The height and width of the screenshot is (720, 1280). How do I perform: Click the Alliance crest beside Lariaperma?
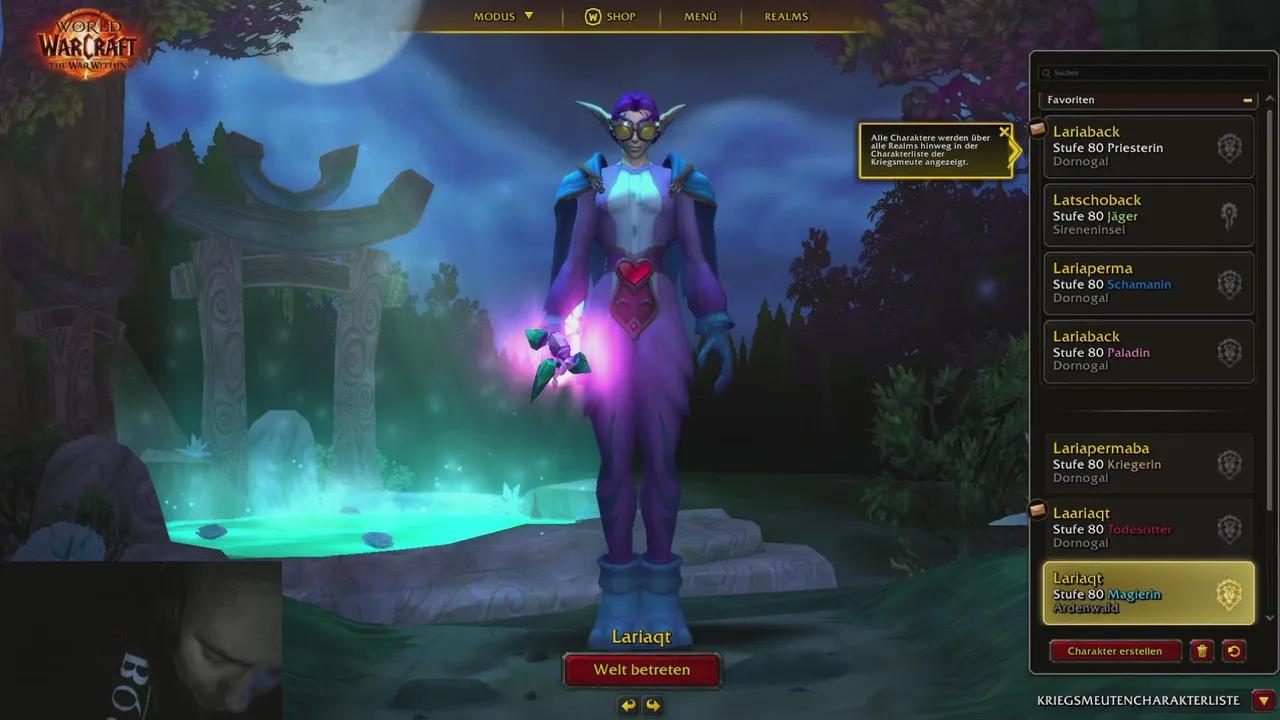[1230, 284]
